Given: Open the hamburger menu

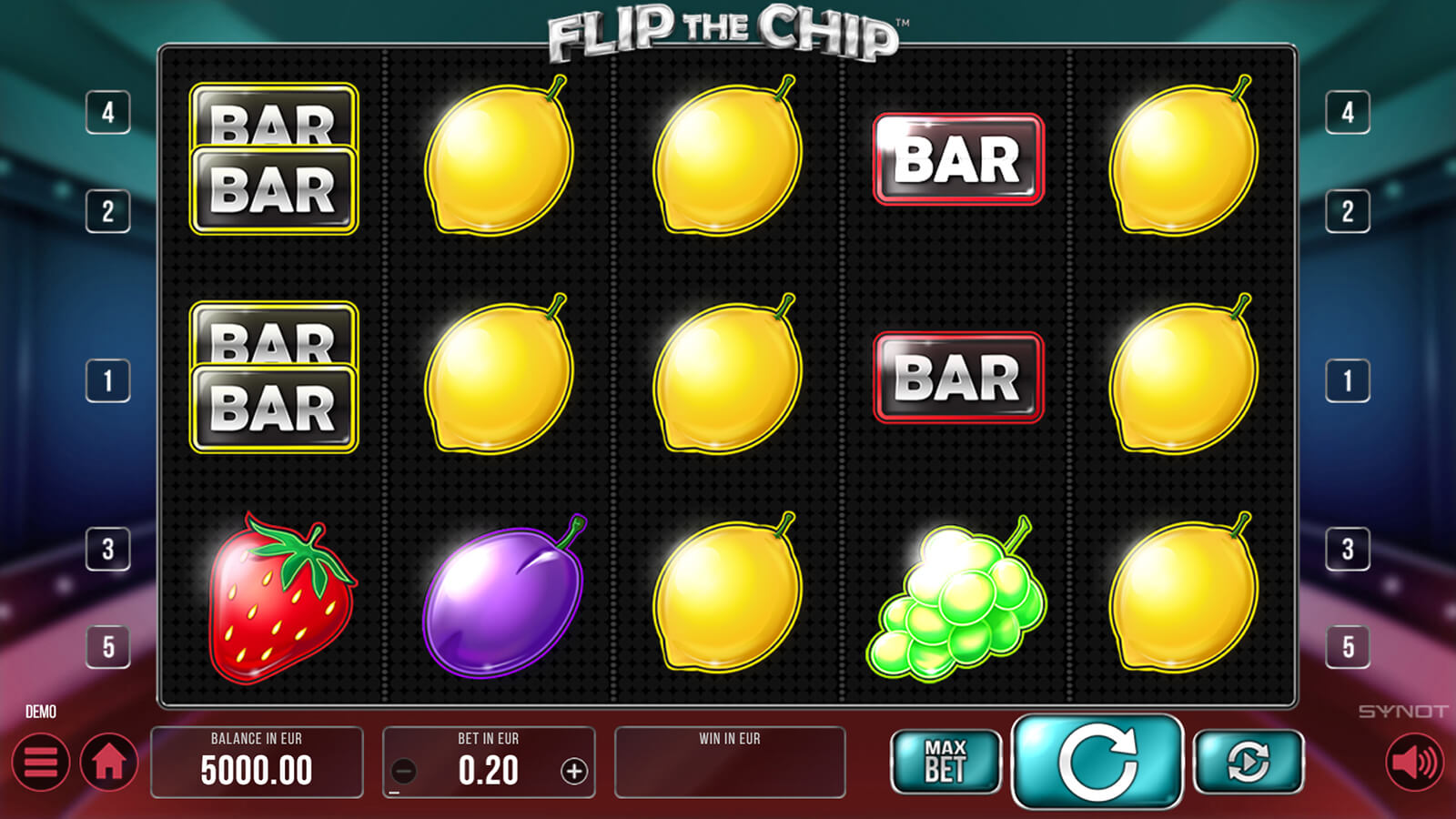Looking at the screenshot, I should [41, 762].
